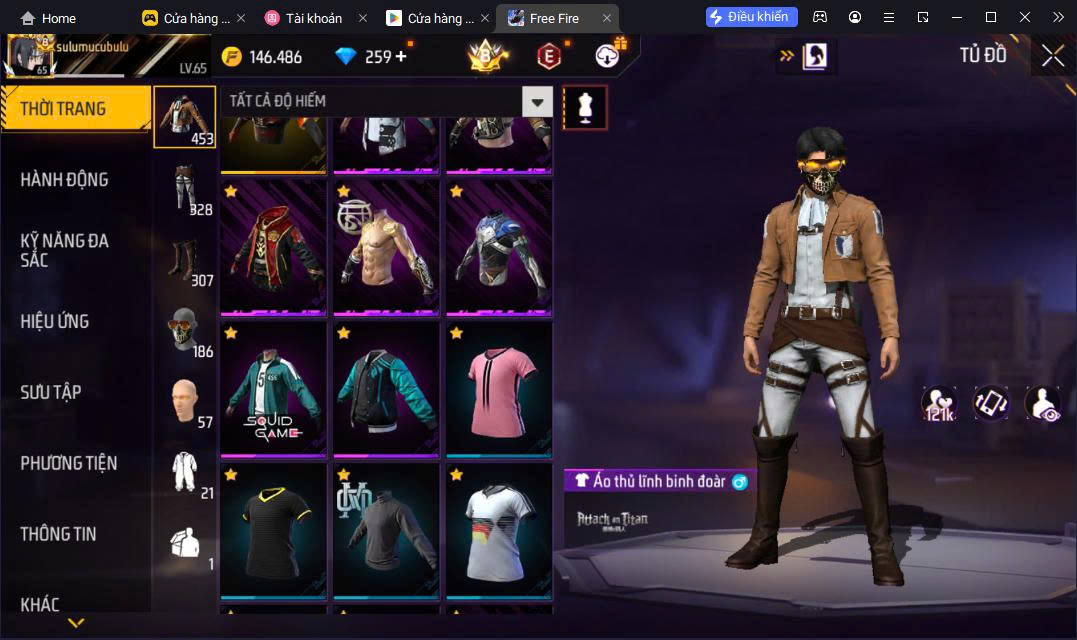
Task: Open the Hành Động menu entry
Action: tap(64, 180)
